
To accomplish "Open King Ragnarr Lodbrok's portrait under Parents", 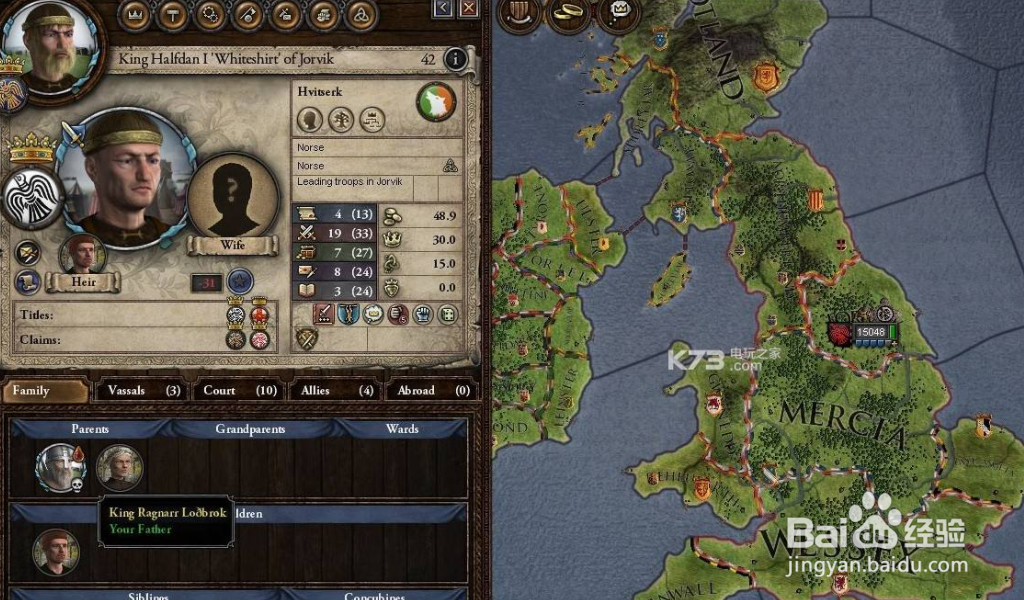I will [x=59, y=467].
